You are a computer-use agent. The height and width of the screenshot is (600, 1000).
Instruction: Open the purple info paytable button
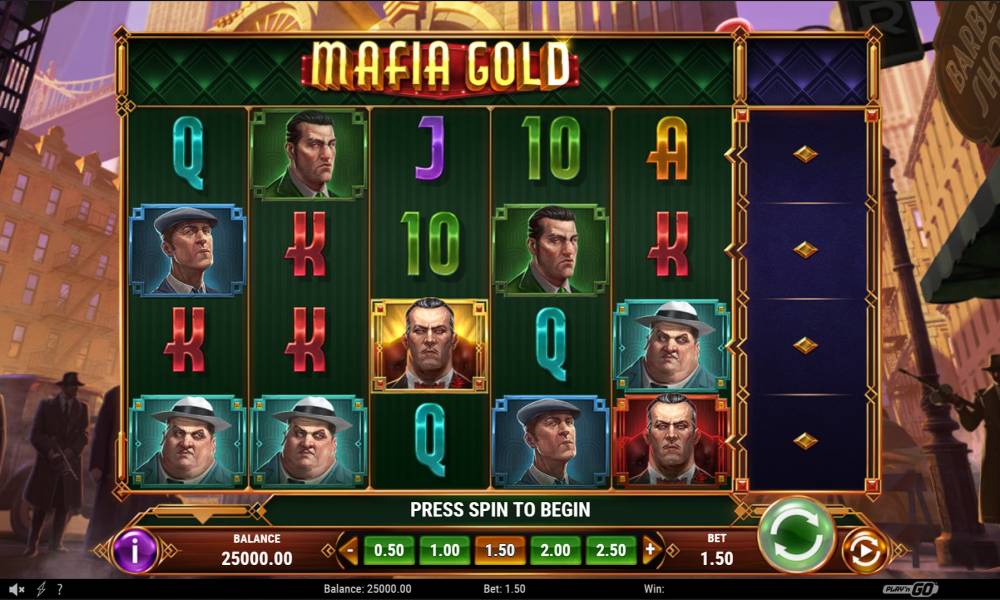tap(135, 551)
